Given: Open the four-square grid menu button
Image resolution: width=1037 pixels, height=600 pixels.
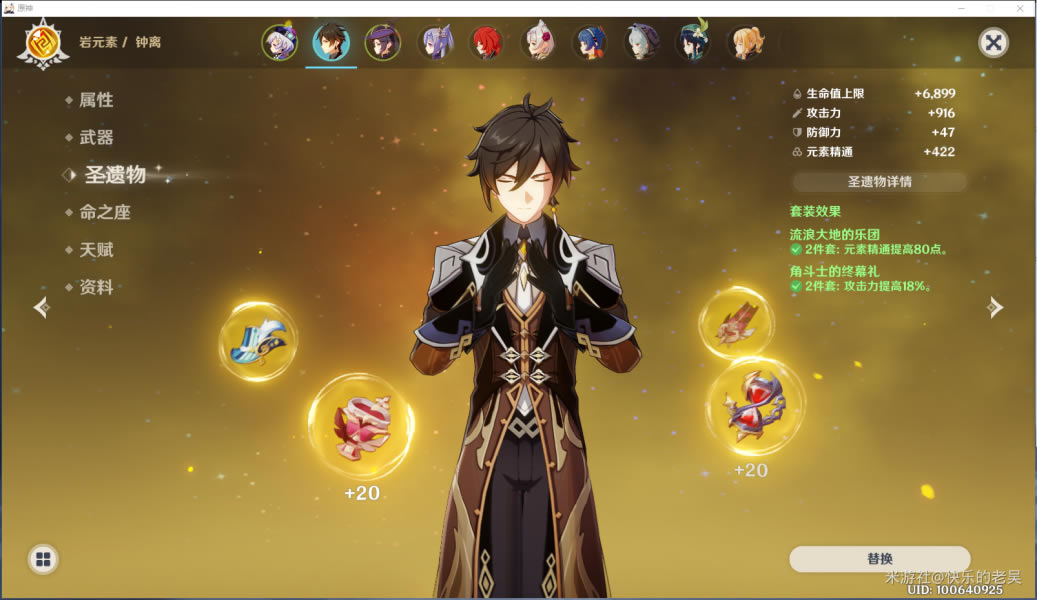Looking at the screenshot, I should pyautogui.click(x=43, y=559).
